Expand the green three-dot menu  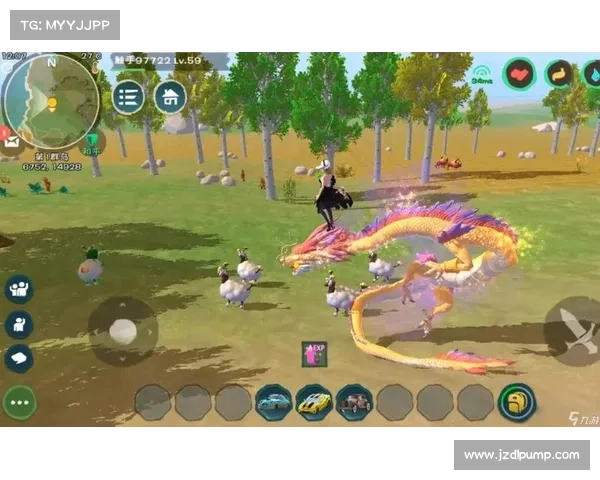tap(19, 401)
